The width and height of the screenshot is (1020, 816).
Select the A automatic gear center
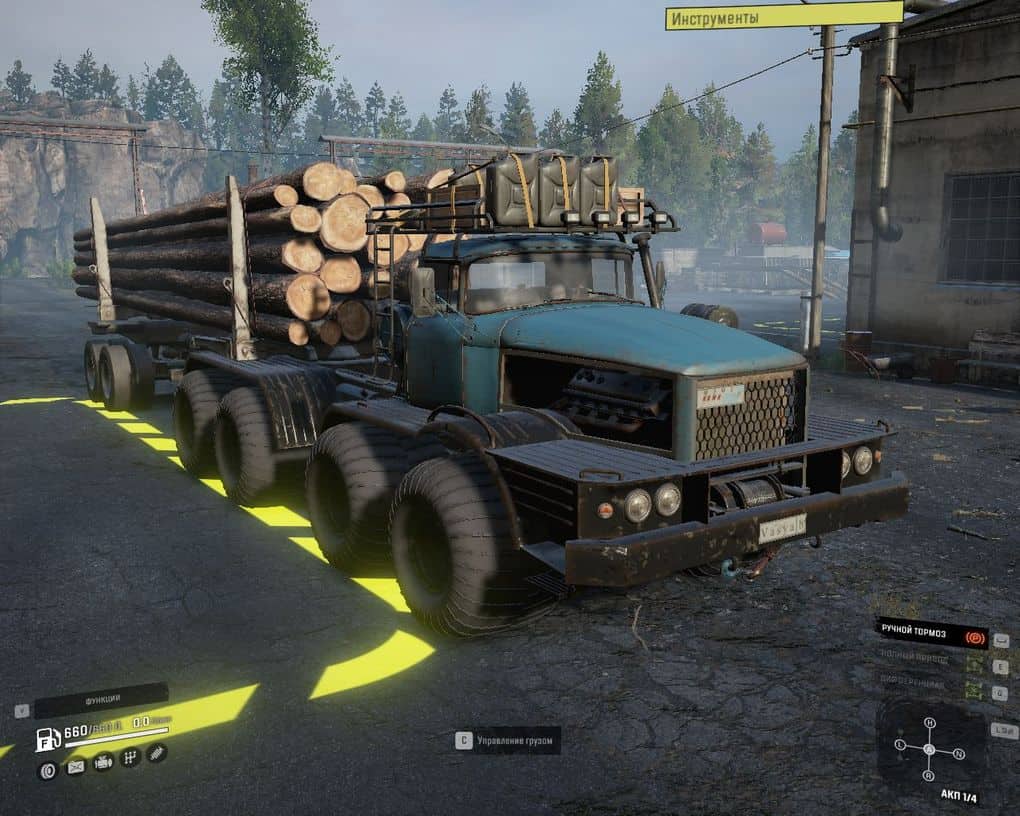tap(929, 750)
